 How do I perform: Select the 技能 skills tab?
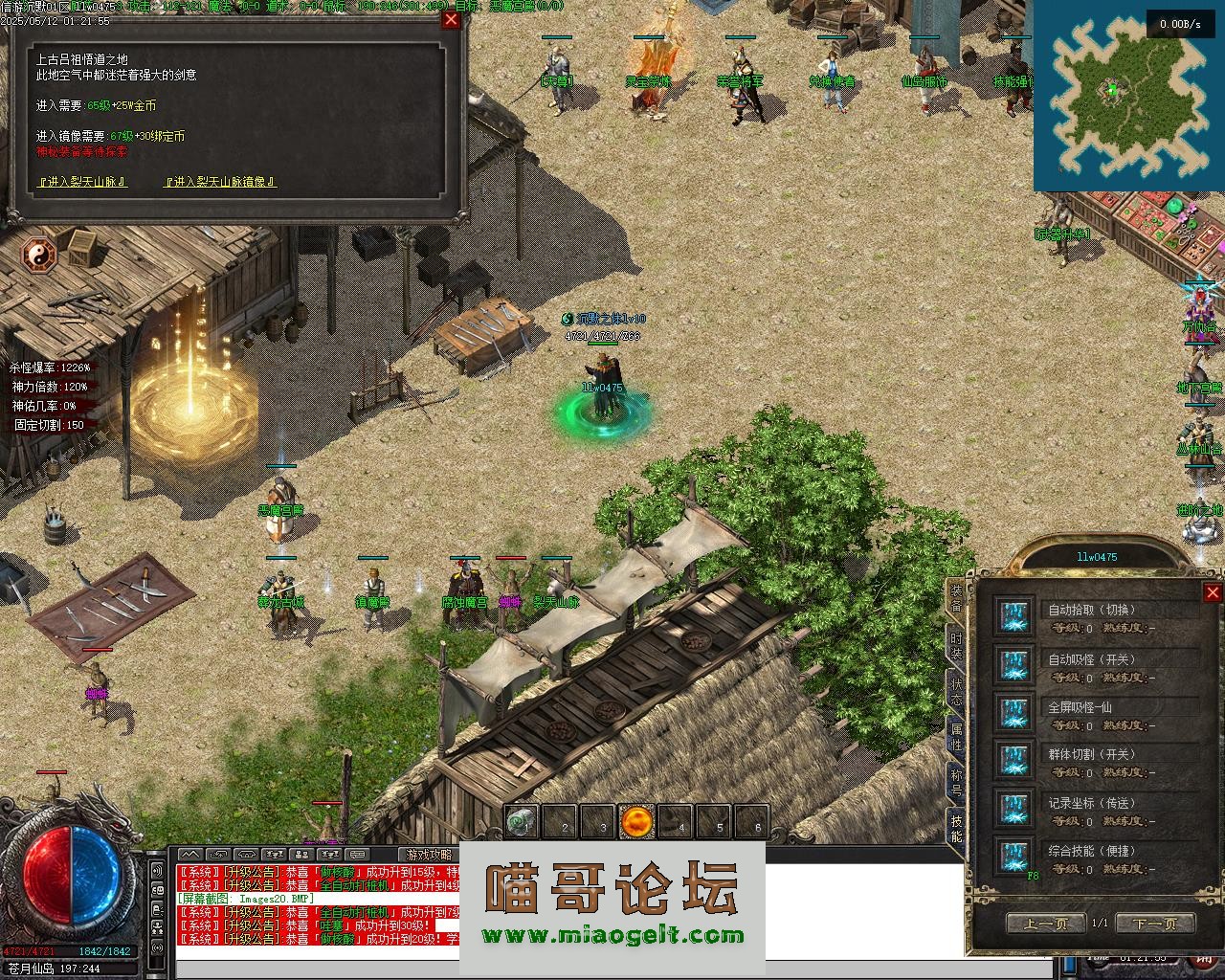956,829
